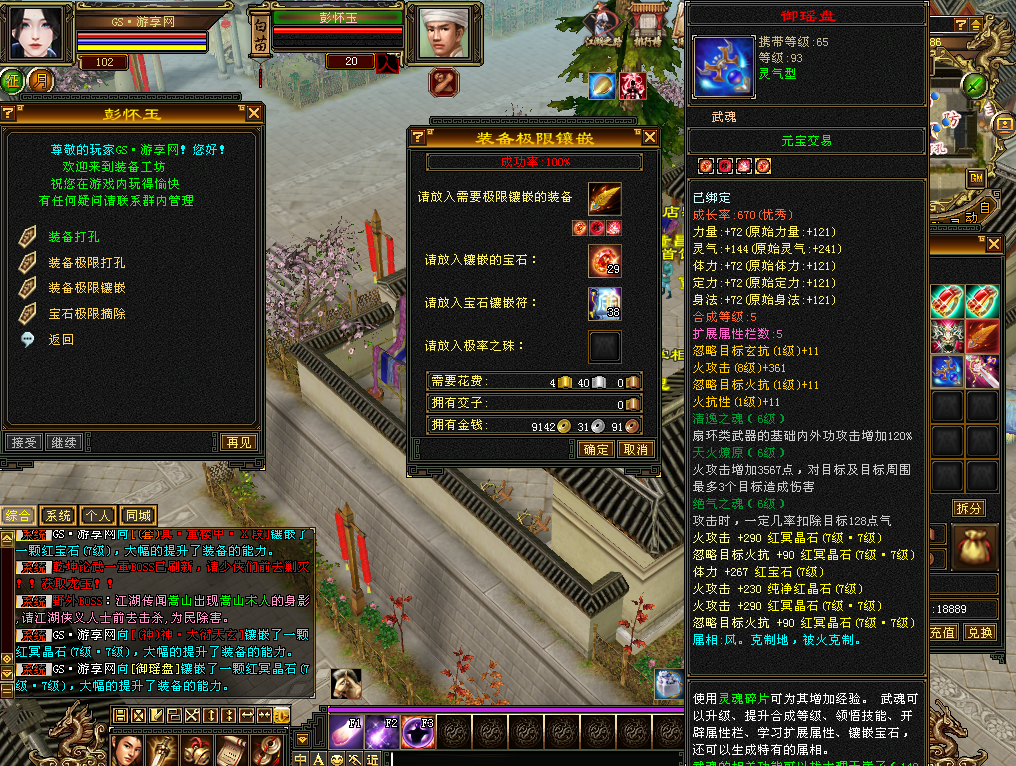Screen dimensions: 1016x766
Task: Click the golden feather equipment slot
Action: click(604, 198)
